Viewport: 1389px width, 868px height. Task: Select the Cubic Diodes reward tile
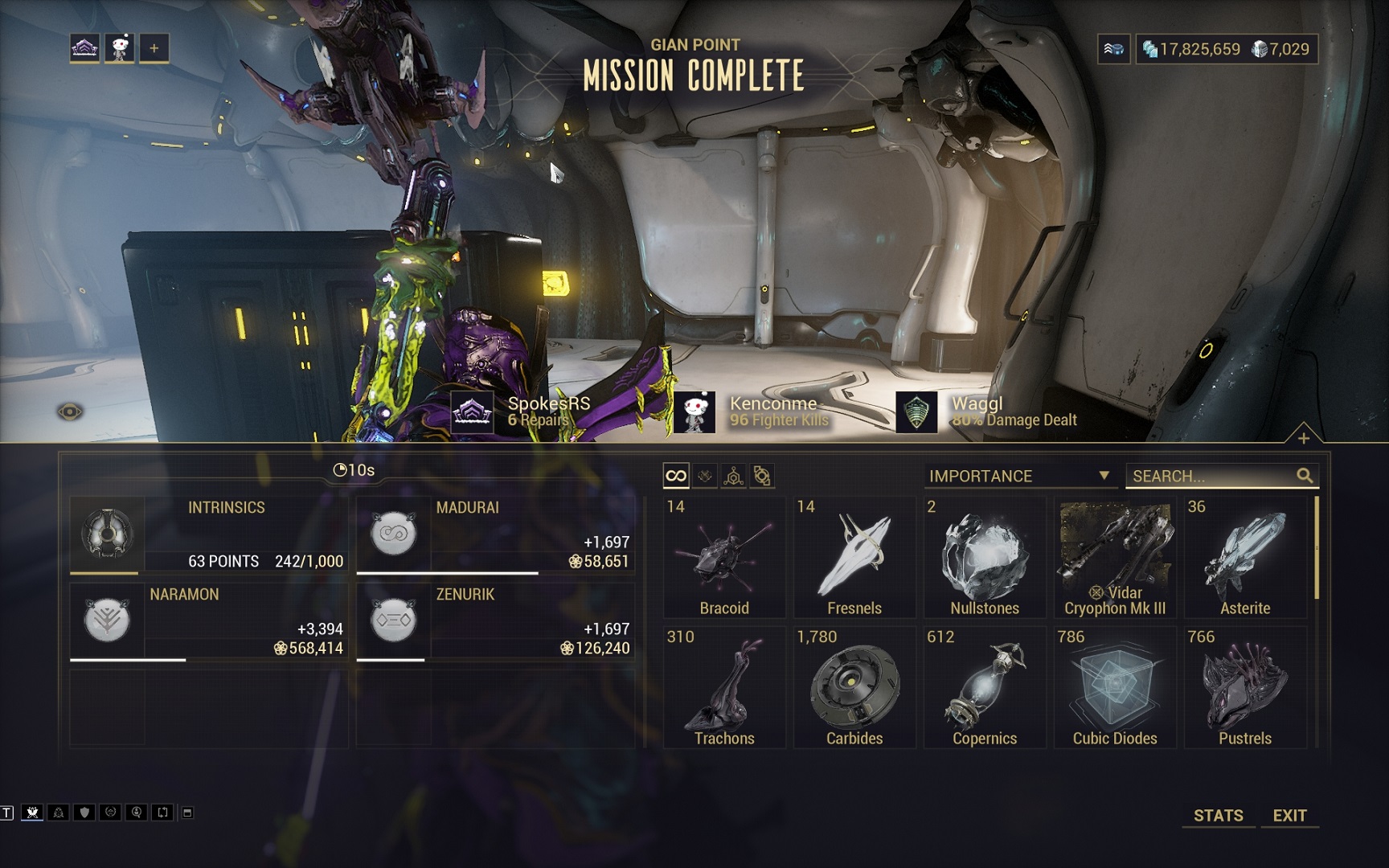tap(1115, 687)
